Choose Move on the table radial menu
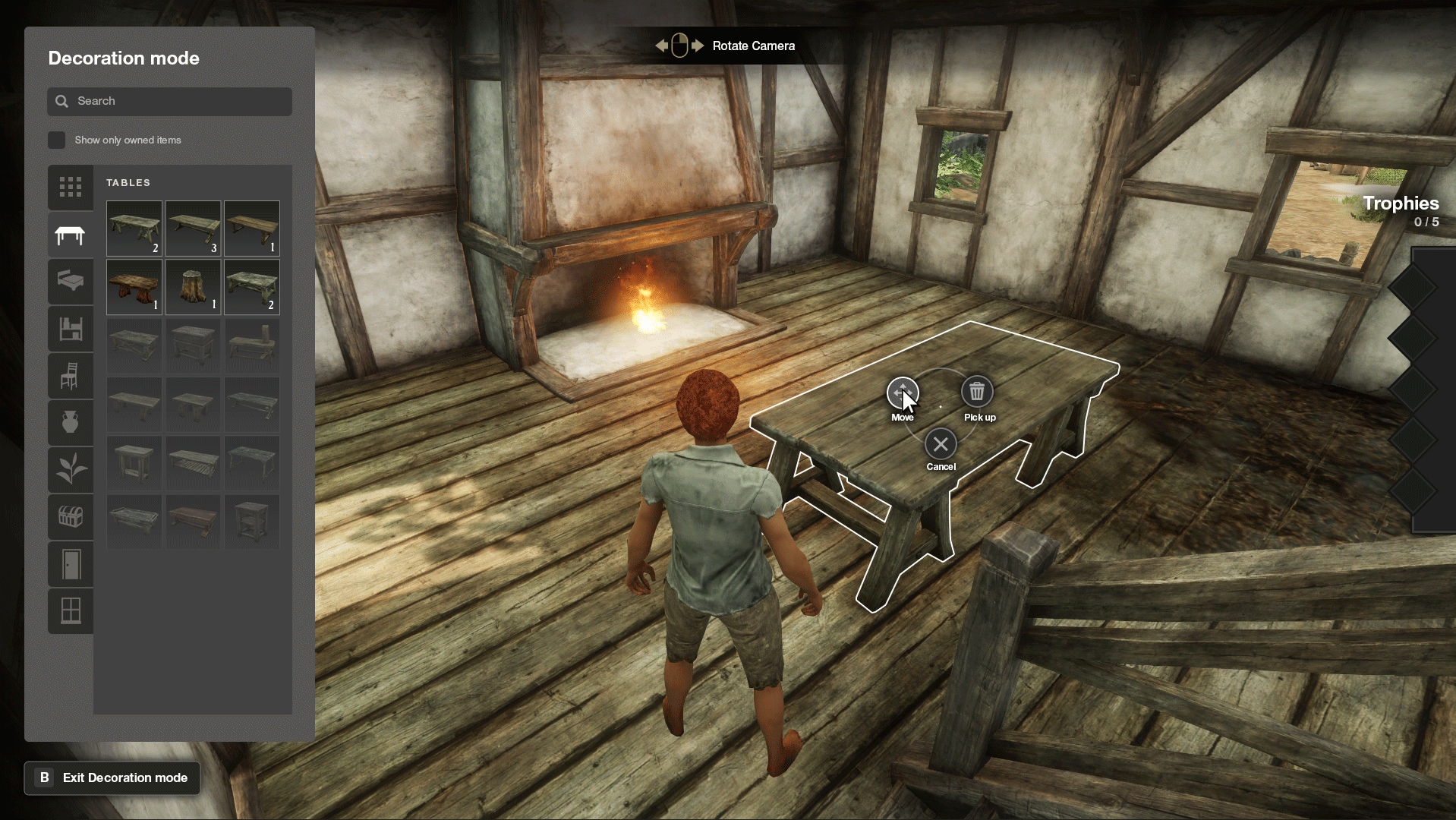Image resolution: width=1456 pixels, height=820 pixels. (x=903, y=393)
